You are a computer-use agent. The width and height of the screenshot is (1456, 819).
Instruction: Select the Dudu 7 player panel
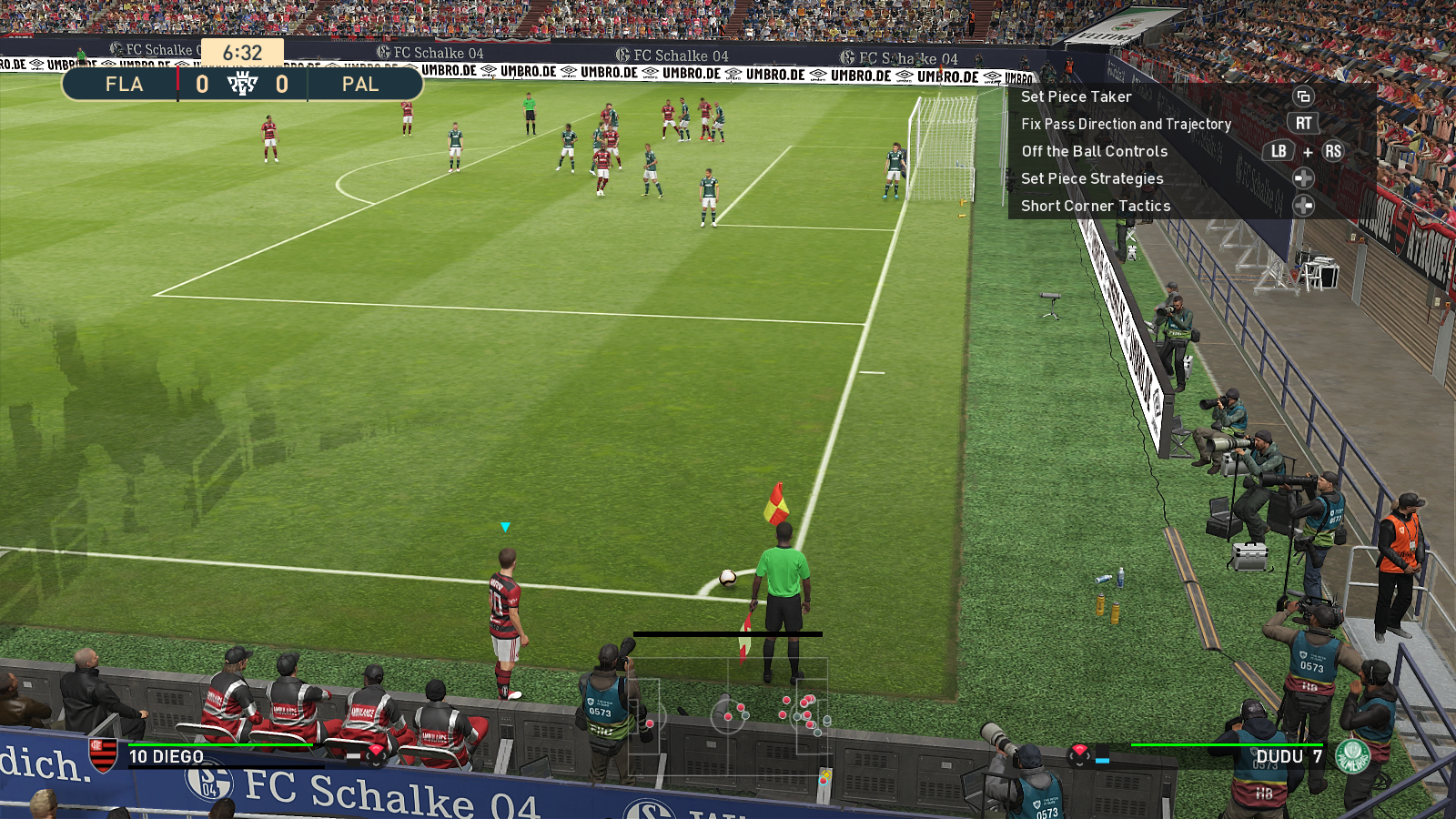(1289, 756)
